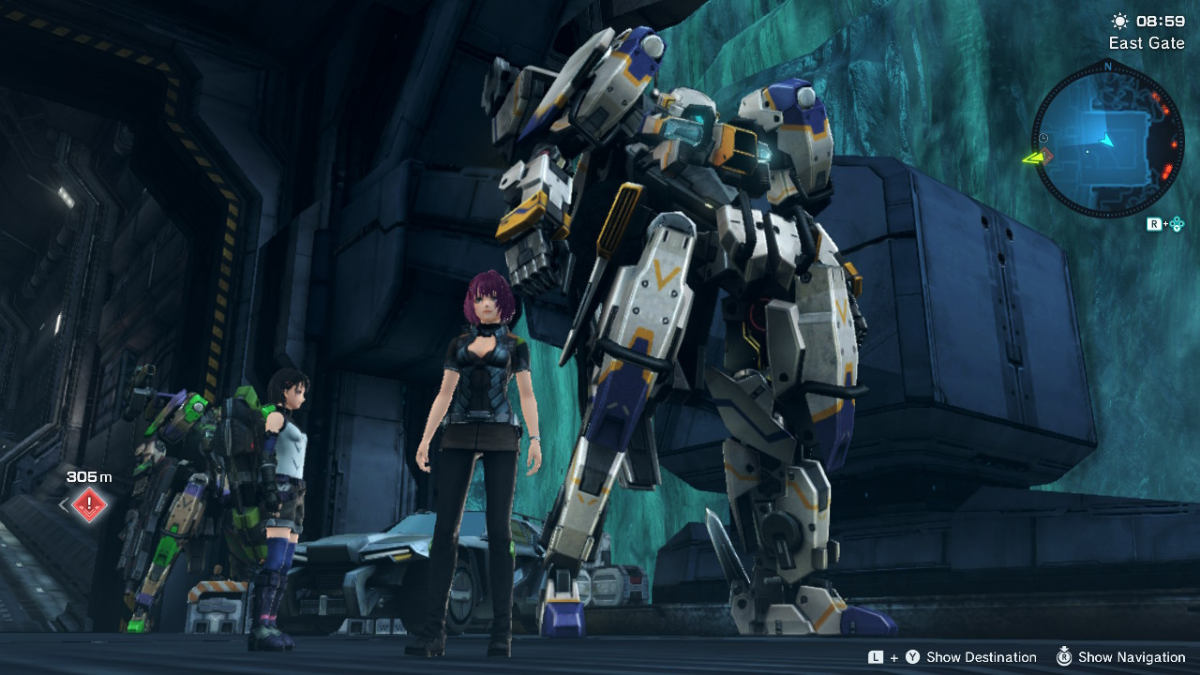Open the circular minimap
1200x675 pixels.
point(1107,139)
